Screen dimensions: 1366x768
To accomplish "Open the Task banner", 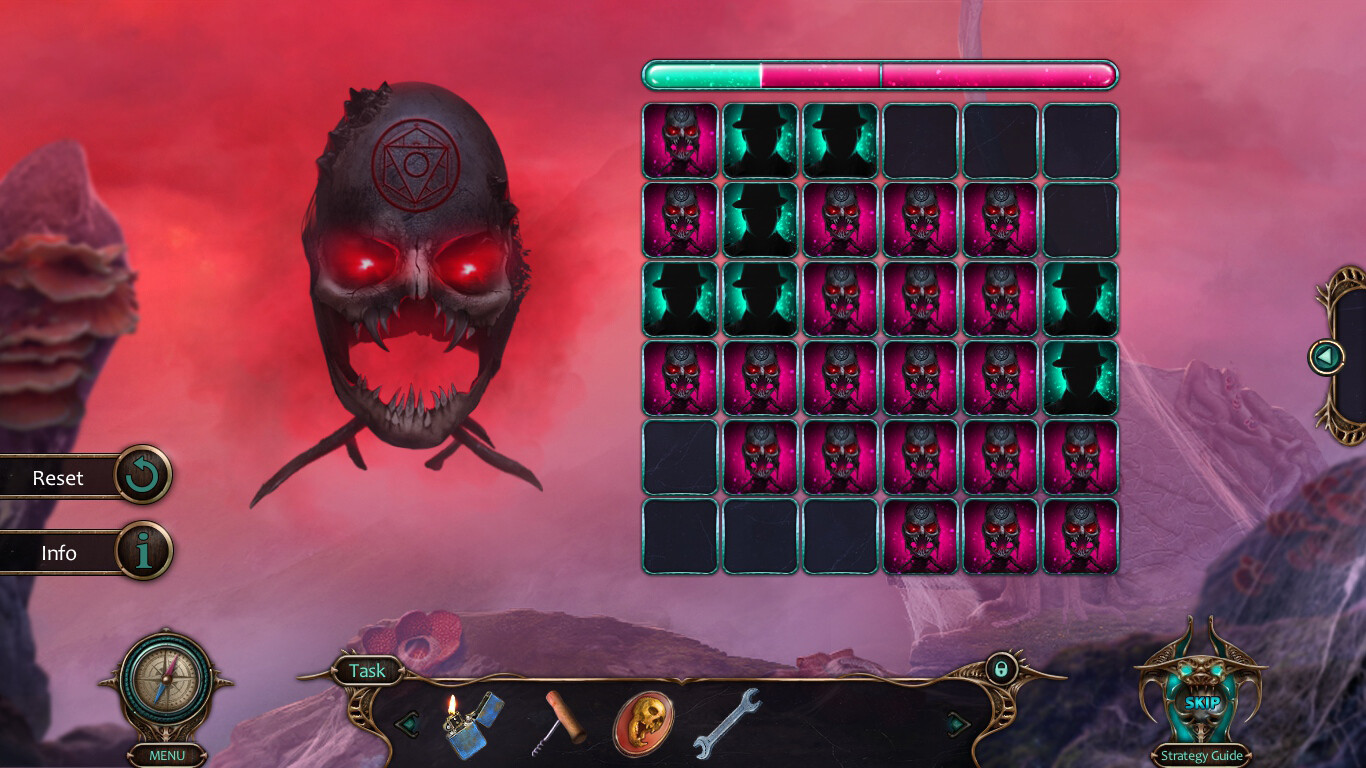I will [x=366, y=671].
